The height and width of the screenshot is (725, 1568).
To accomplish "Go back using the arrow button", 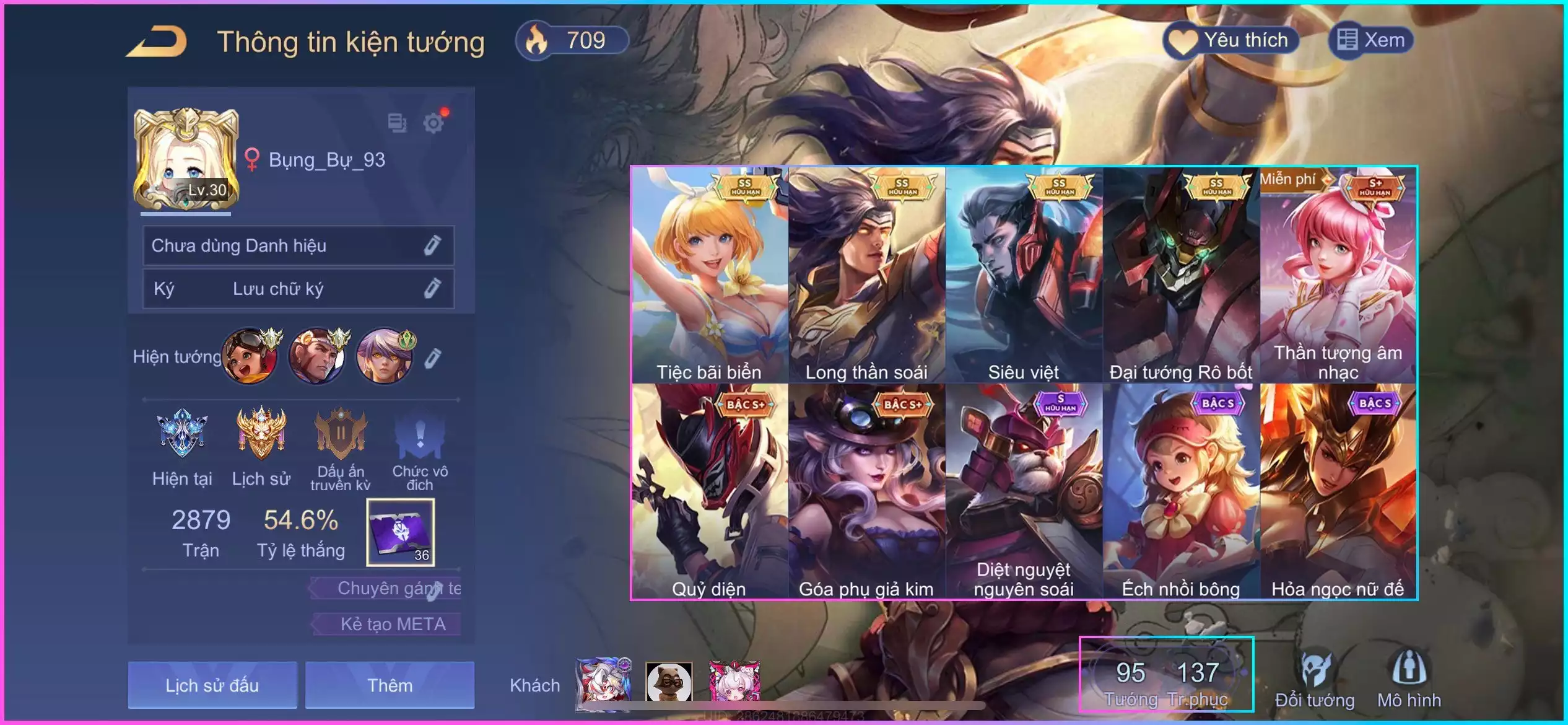I will (x=157, y=42).
